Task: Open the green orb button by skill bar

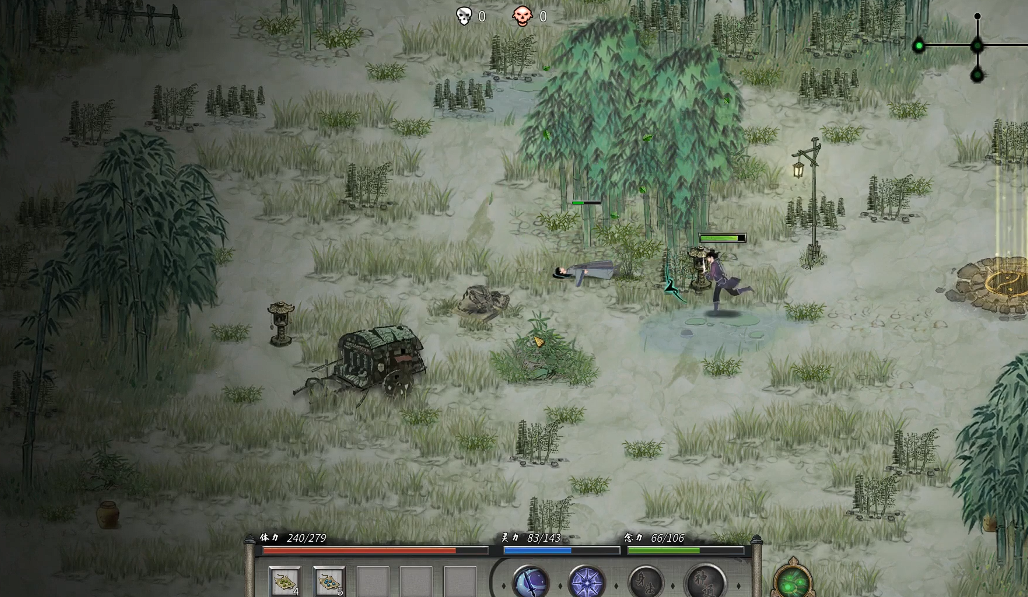Action: click(793, 581)
